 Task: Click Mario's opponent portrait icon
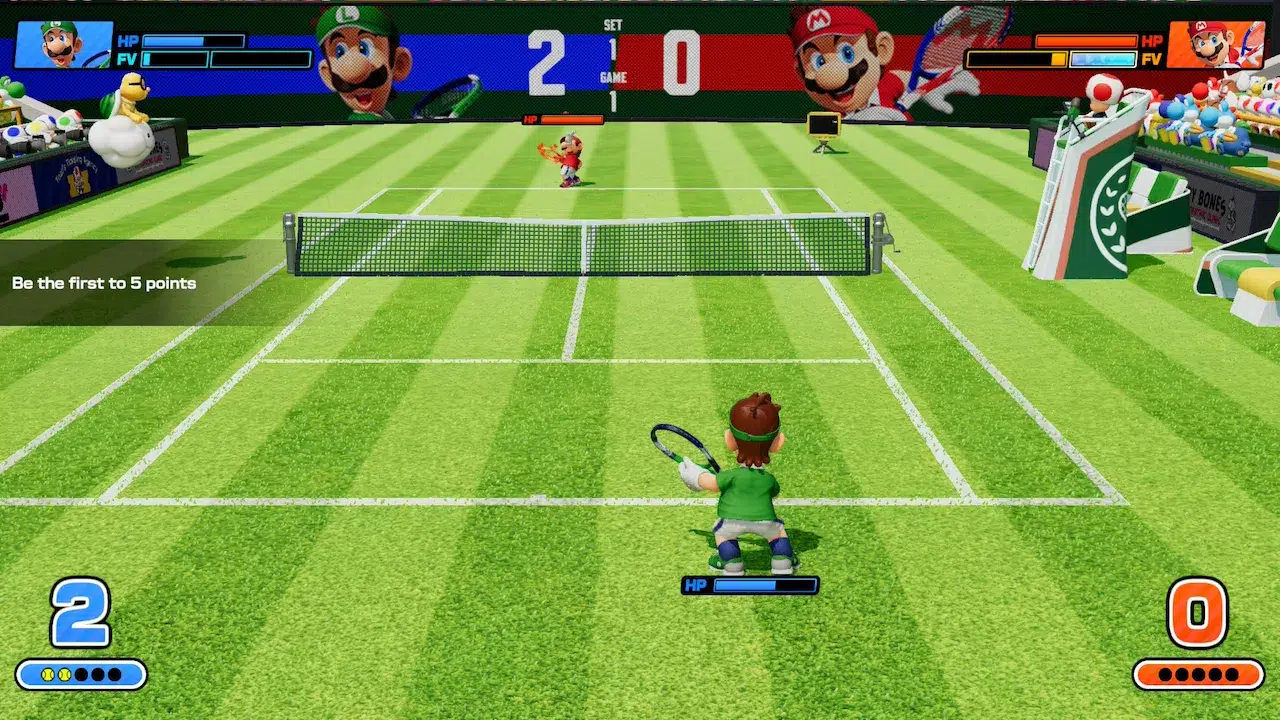coord(1215,45)
